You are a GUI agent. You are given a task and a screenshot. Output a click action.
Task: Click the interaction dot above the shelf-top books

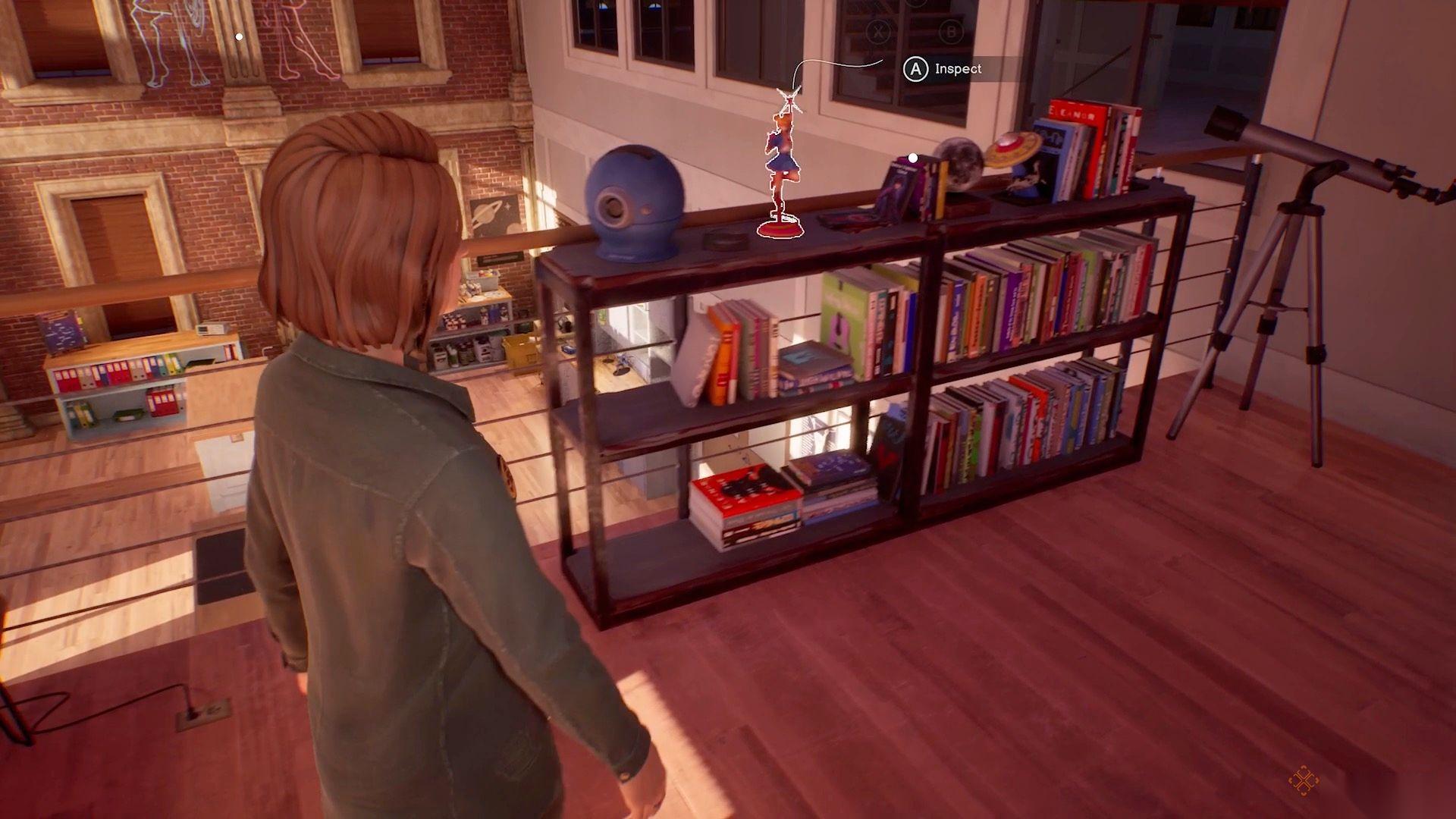coord(913,158)
